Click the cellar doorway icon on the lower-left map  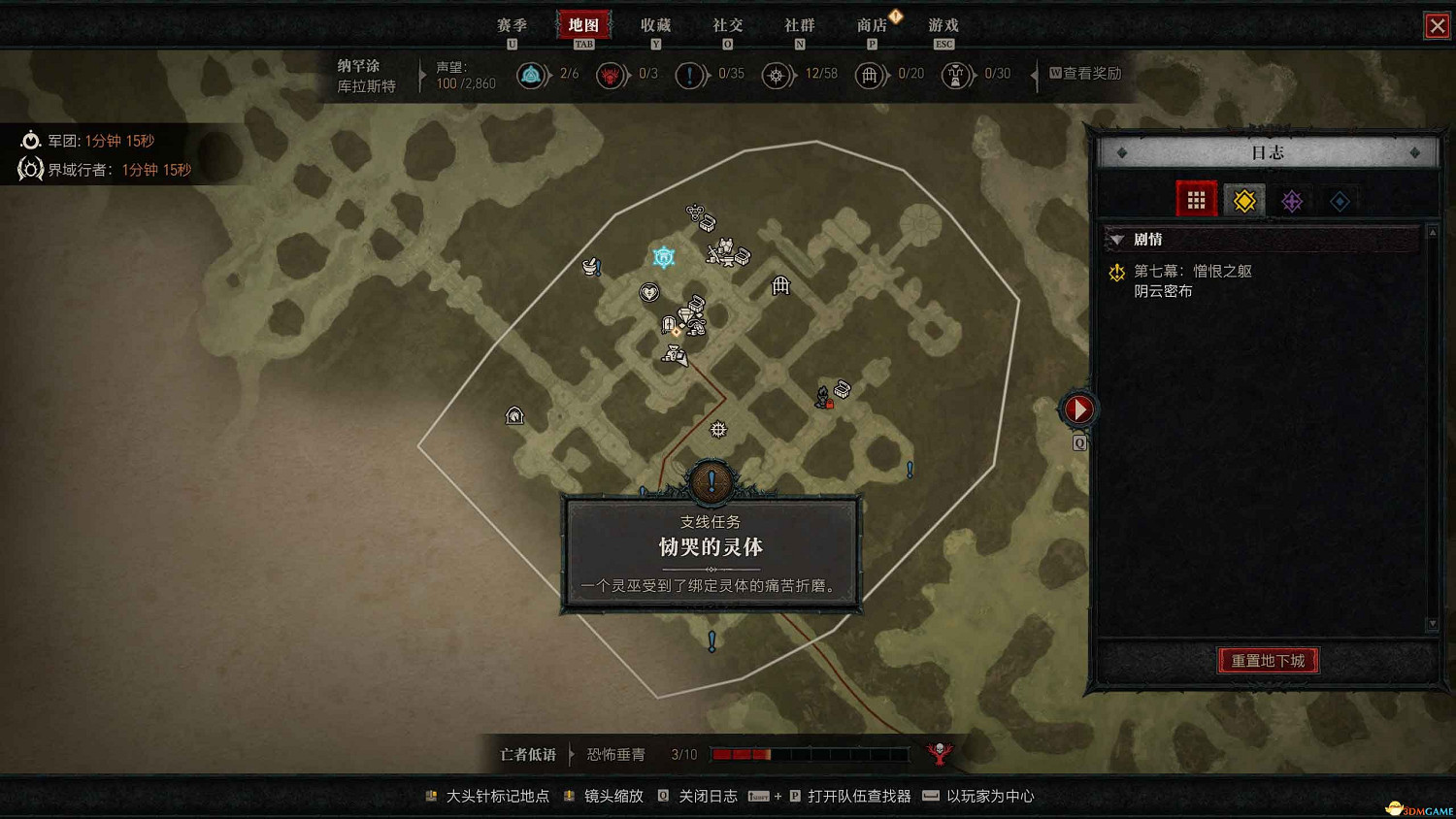(x=513, y=415)
